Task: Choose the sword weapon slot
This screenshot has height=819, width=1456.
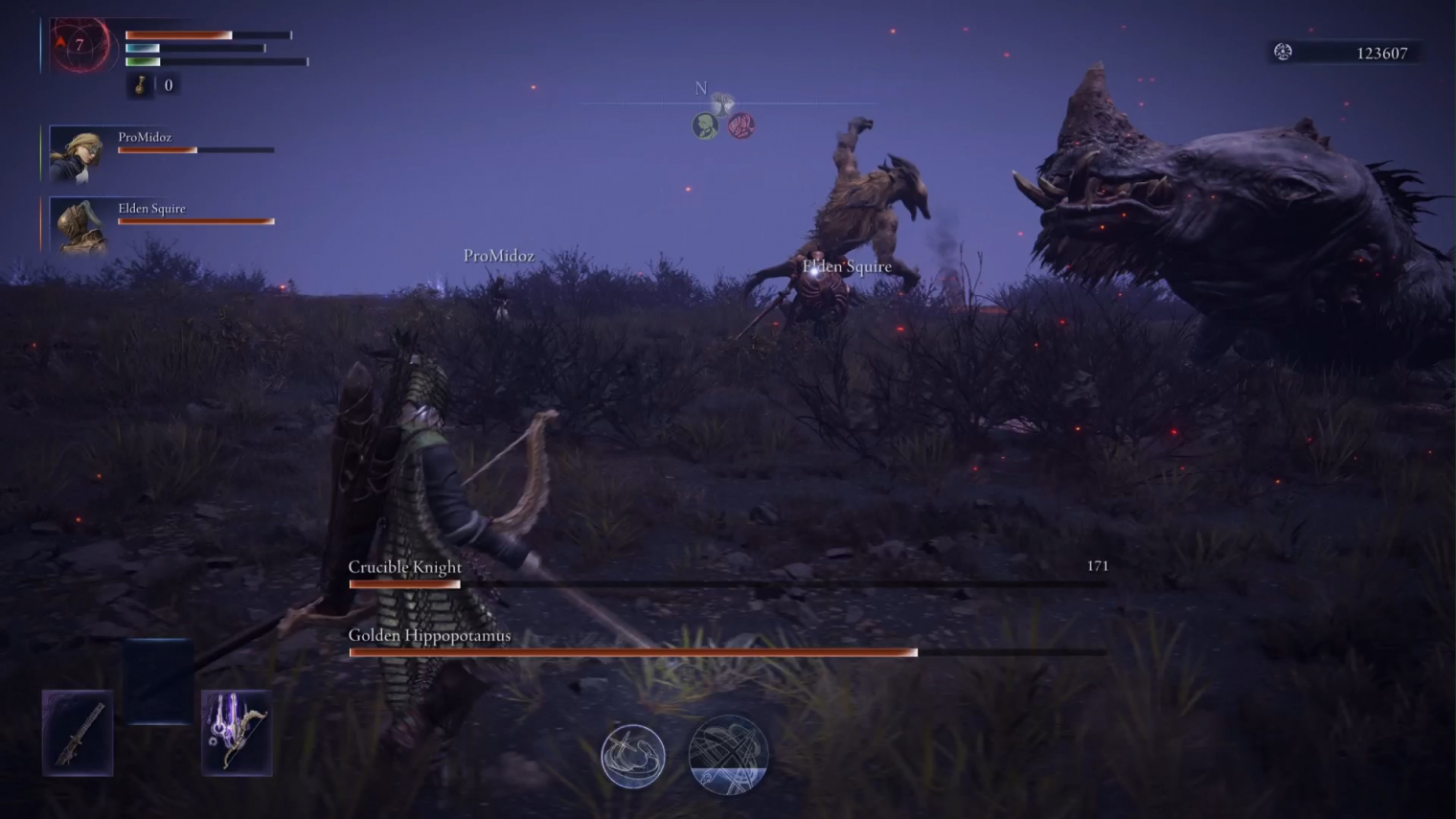Action: (x=78, y=733)
